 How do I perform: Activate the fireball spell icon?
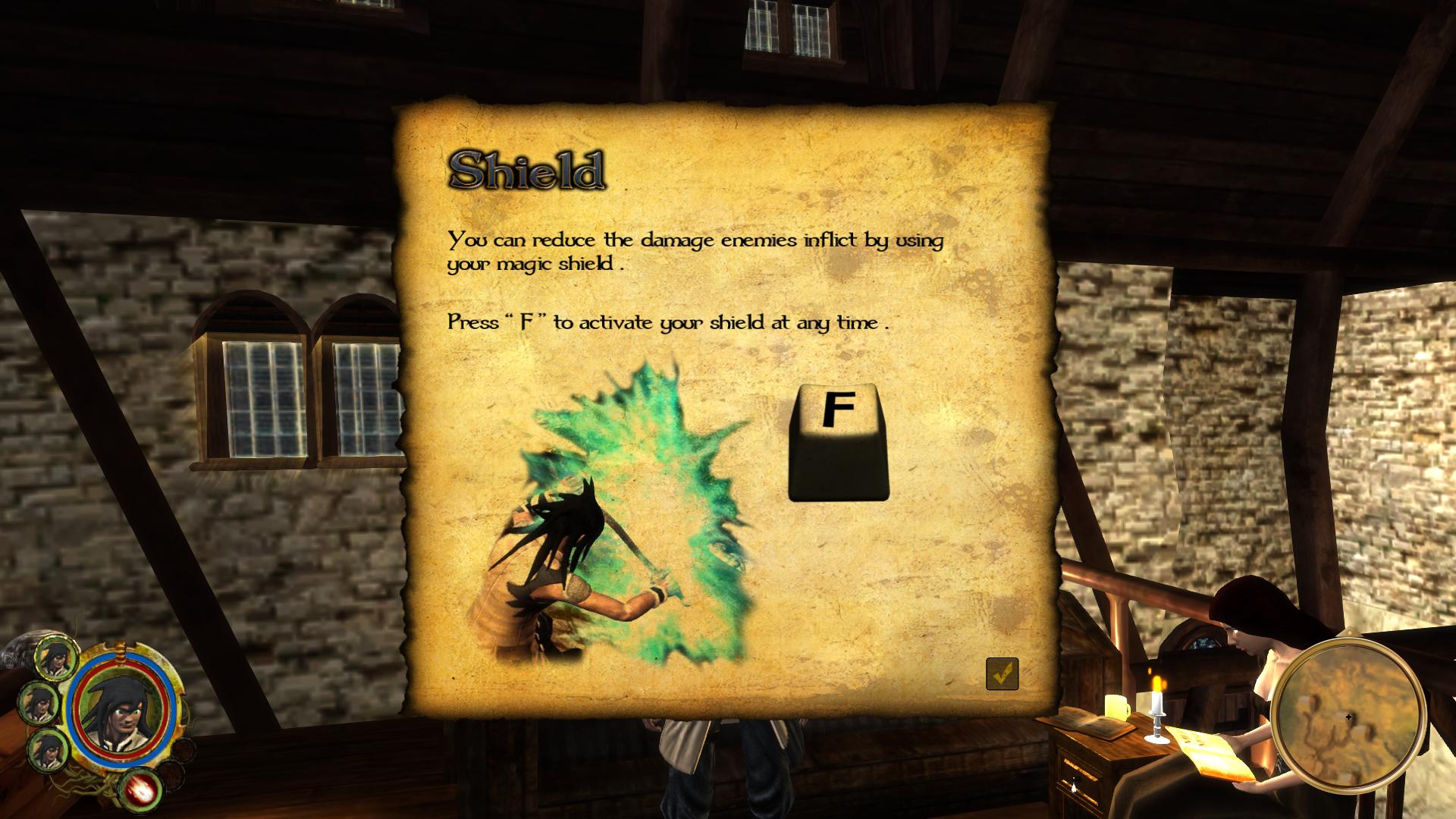pyautogui.click(x=142, y=789)
